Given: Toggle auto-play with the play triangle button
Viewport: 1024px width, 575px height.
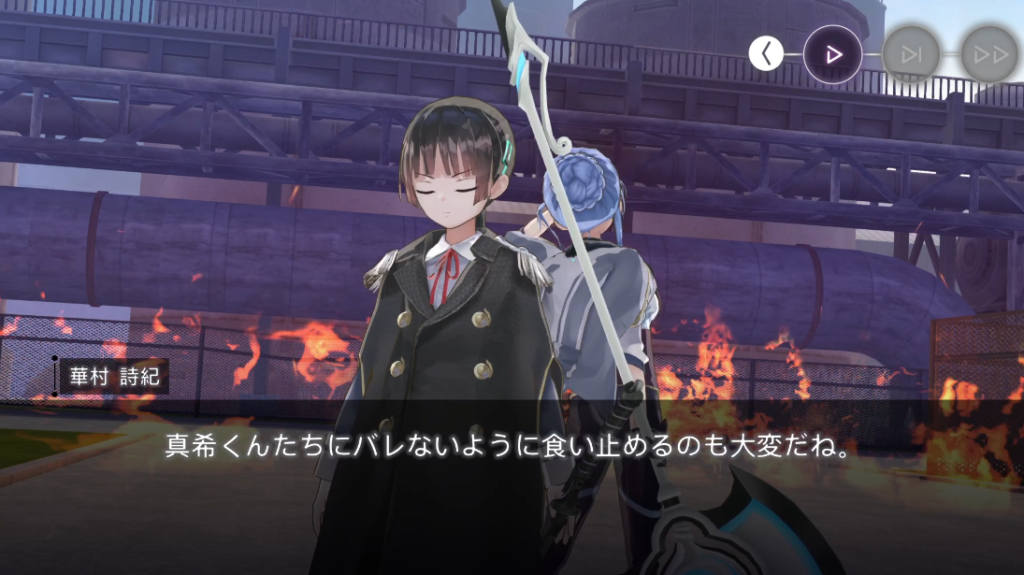Looking at the screenshot, I should click(832, 54).
